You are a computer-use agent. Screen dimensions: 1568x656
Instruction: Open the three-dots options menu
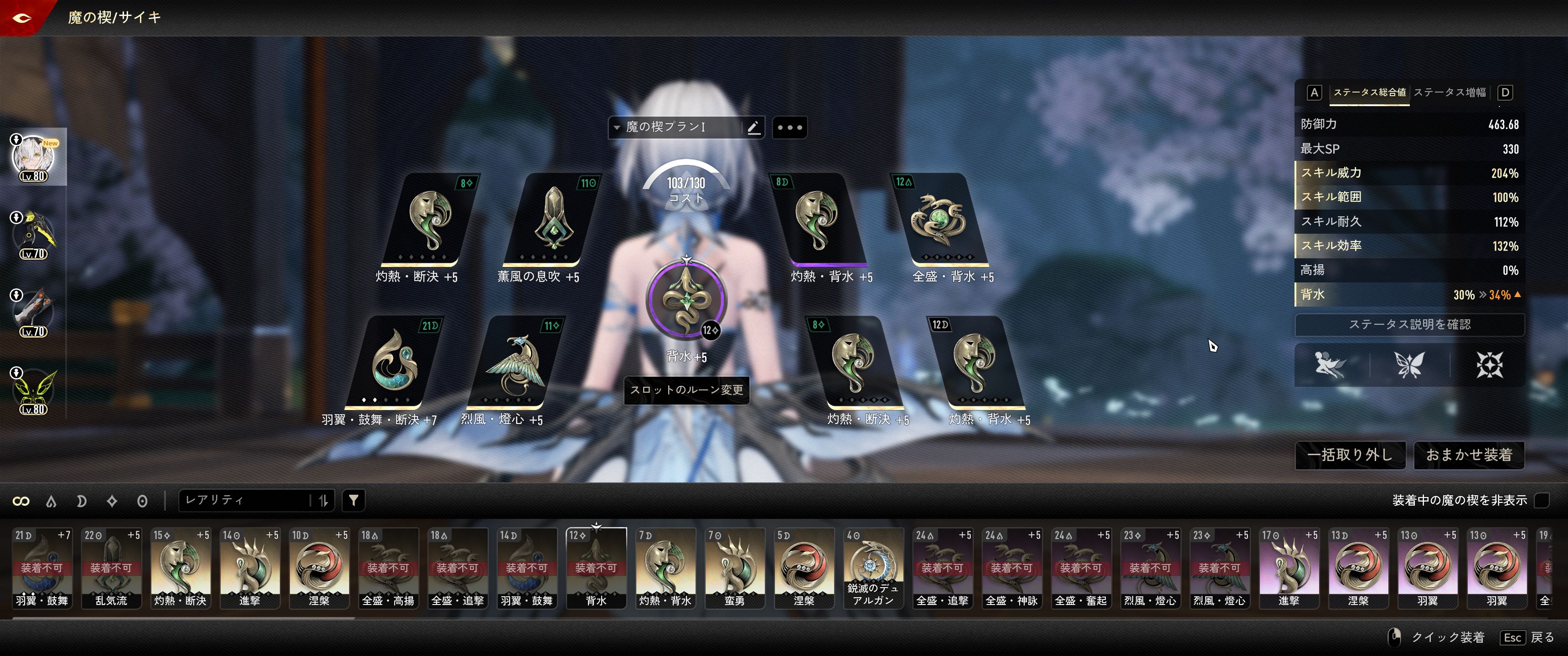789,127
